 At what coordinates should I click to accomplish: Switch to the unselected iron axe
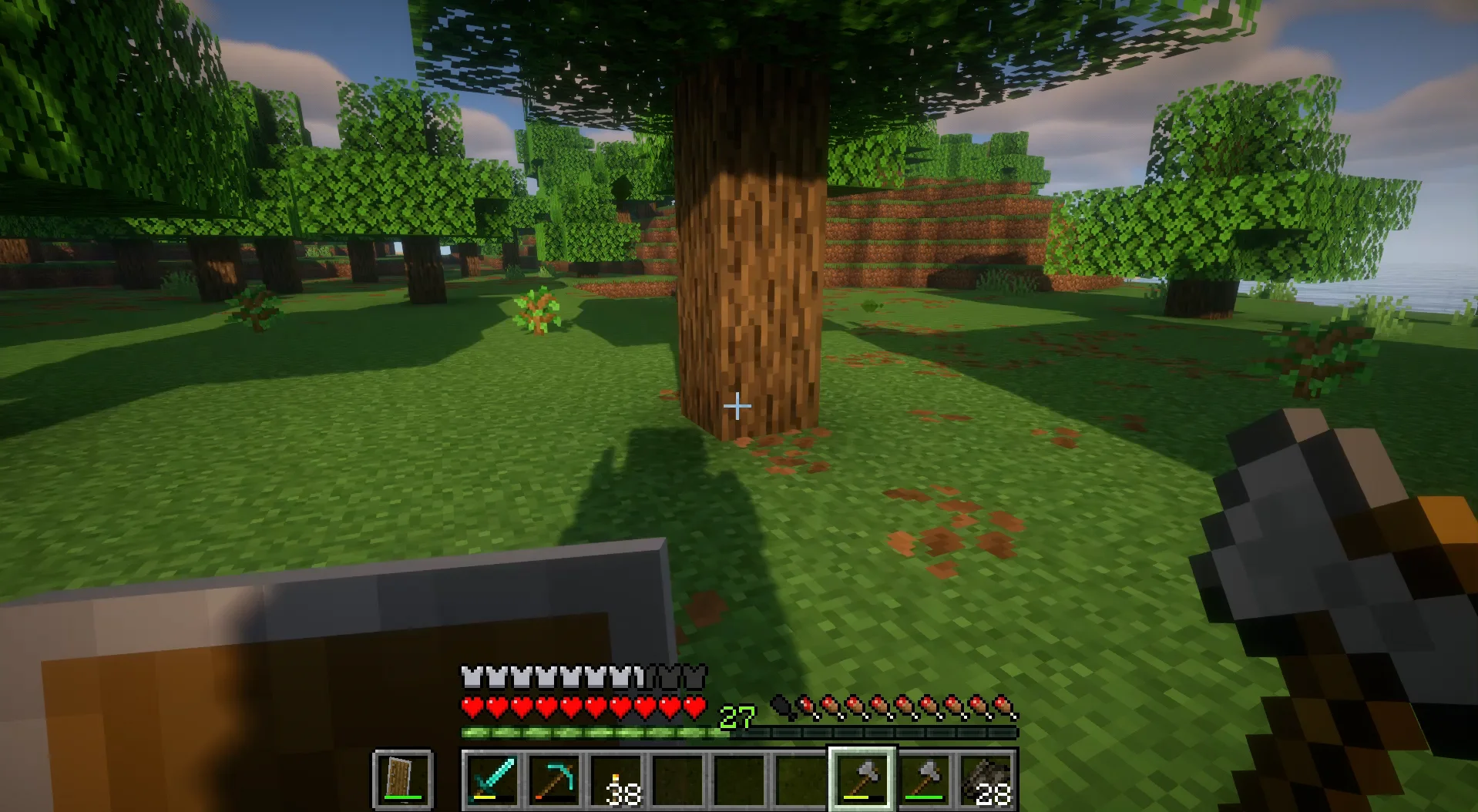[925, 779]
